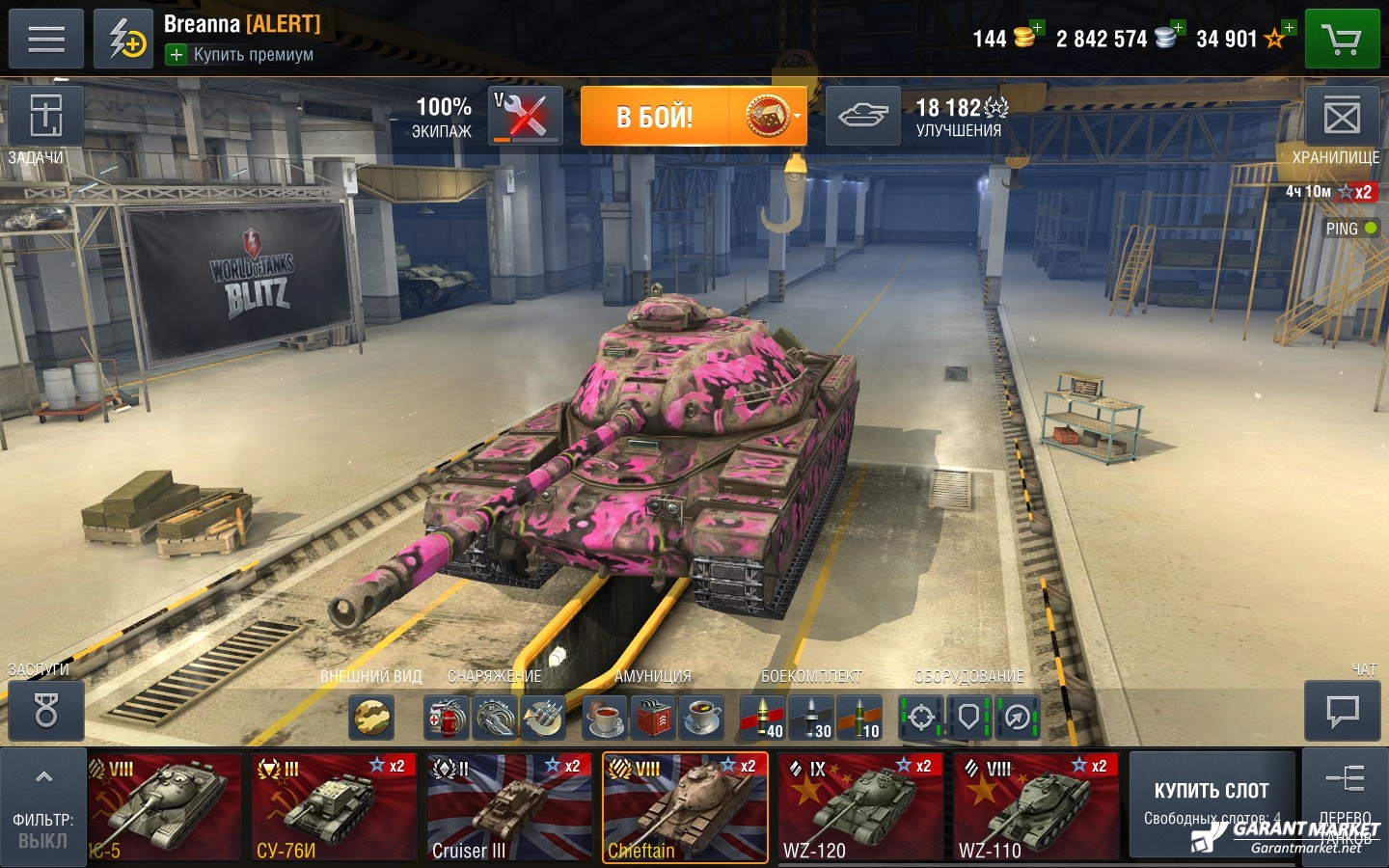Image resolution: width=1389 pixels, height=868 pixels.
Task: Select the repair kit consumable in Снаряжение
Action: point(447,718)
